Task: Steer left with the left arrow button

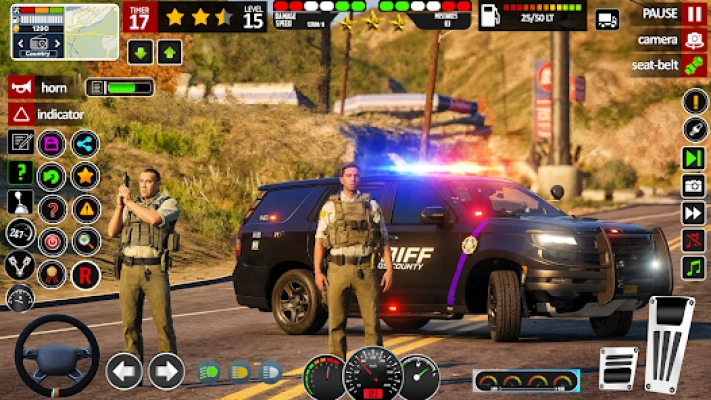Action: [124, 371]
